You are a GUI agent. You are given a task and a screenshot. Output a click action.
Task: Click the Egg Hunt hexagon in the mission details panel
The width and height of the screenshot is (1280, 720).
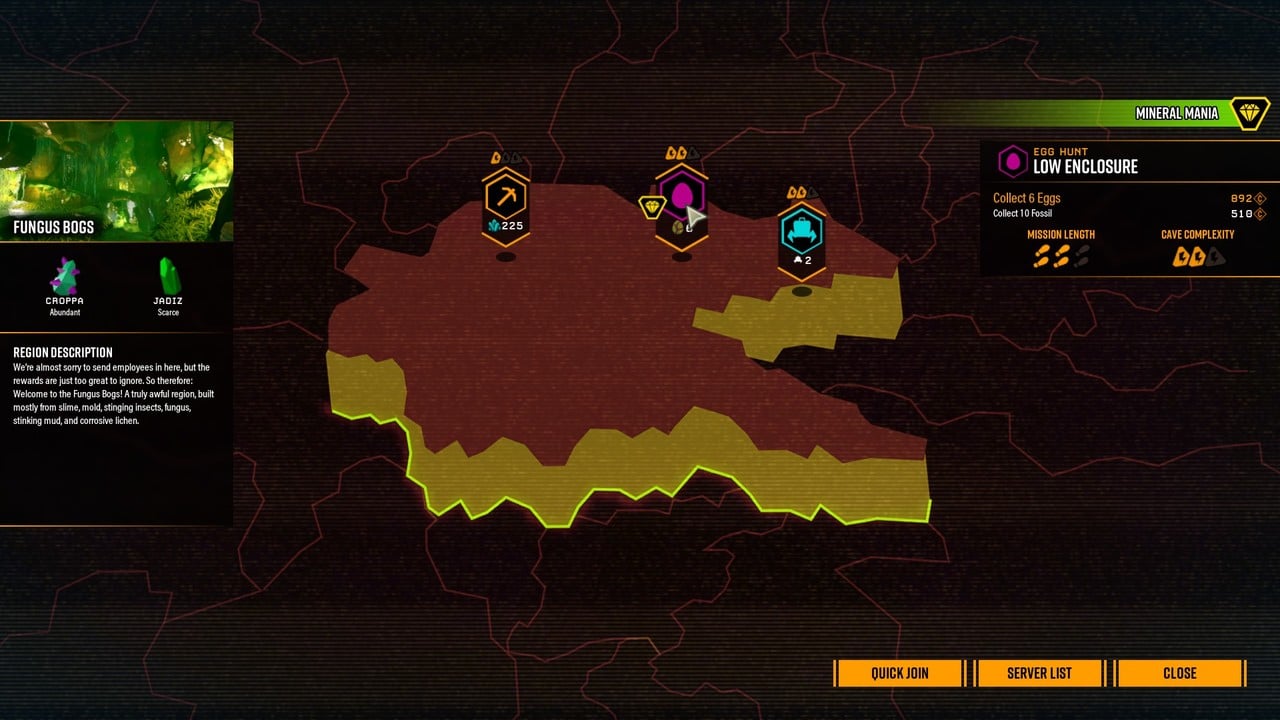point(1012,160)
